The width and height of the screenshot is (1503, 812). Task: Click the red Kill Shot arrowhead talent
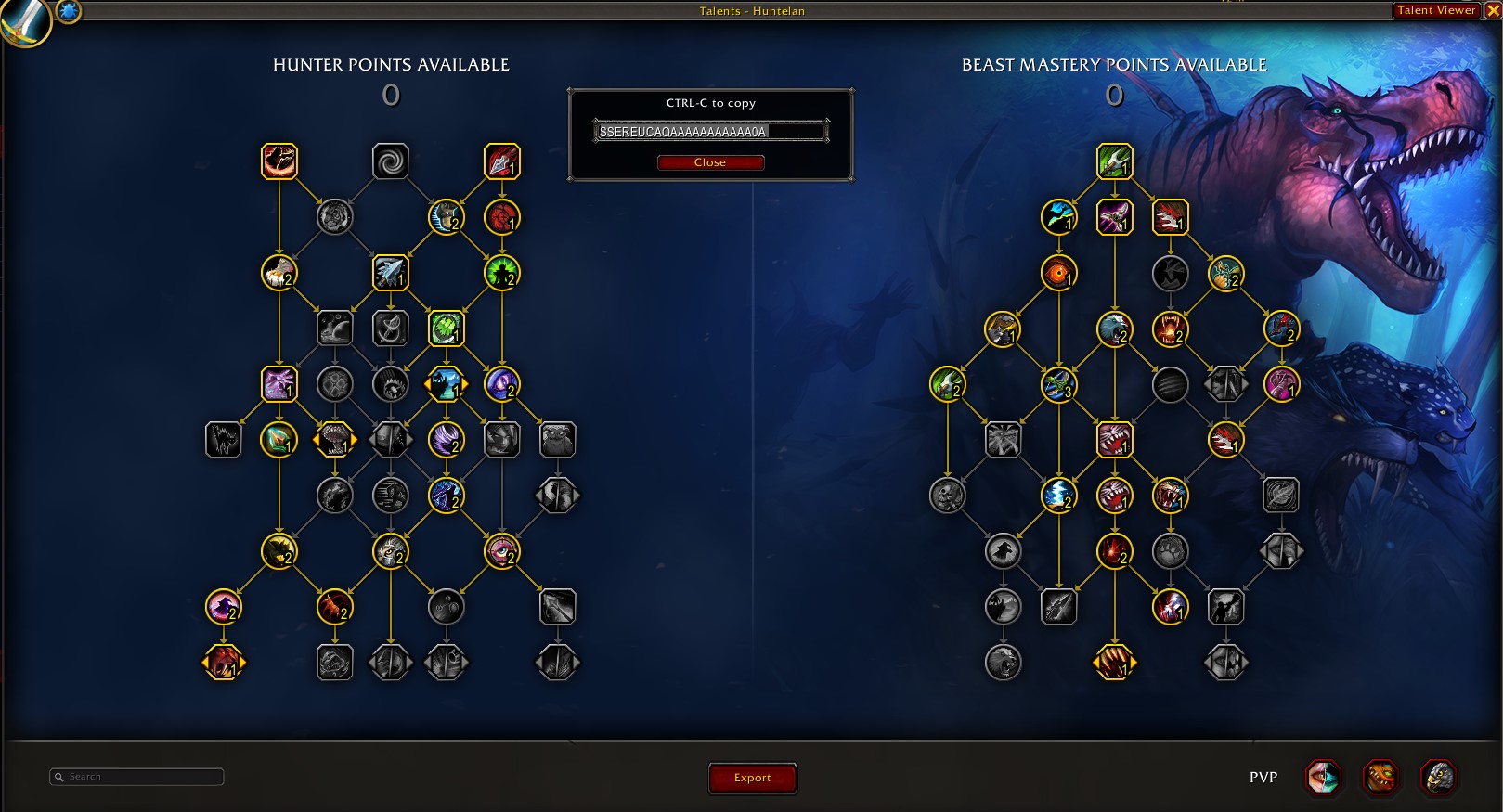tap(501, 161)
